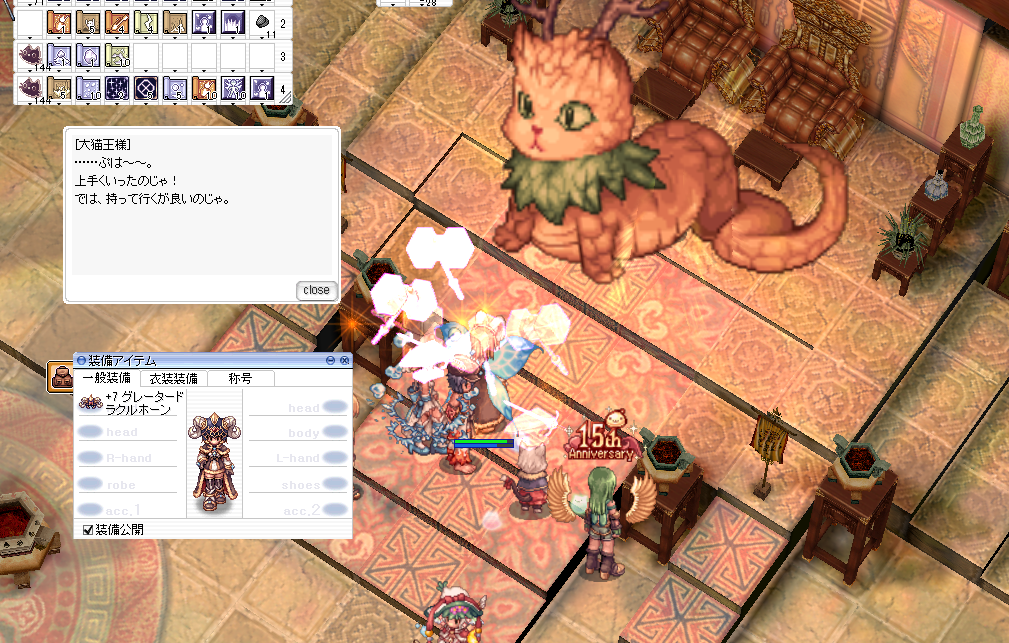Activate the crossed-circle skill icon
Image resolution: width=1009 pixels, height=643 pixels.
tap(145, 88)
